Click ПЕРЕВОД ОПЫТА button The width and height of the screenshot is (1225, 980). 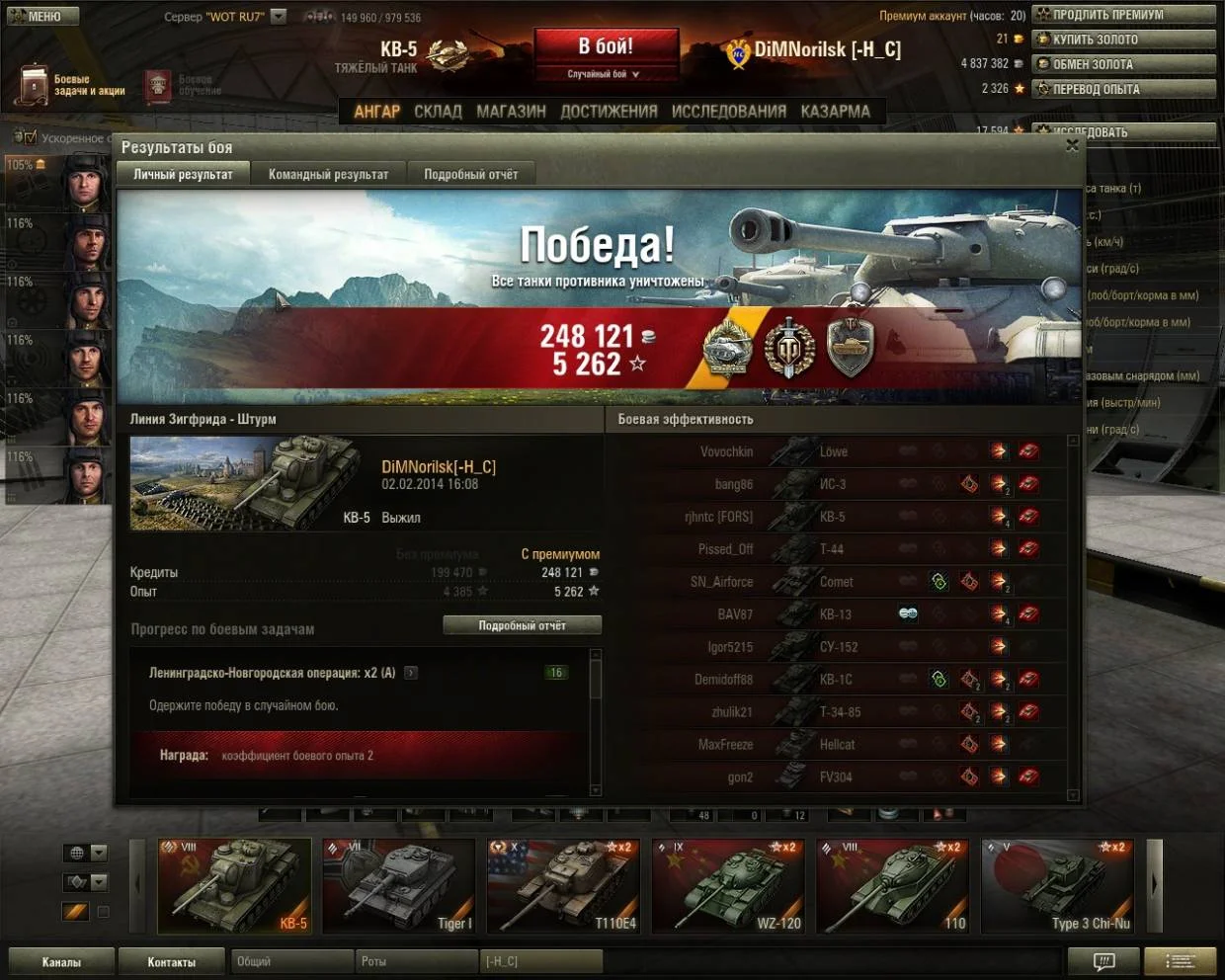click(1123, 89)
